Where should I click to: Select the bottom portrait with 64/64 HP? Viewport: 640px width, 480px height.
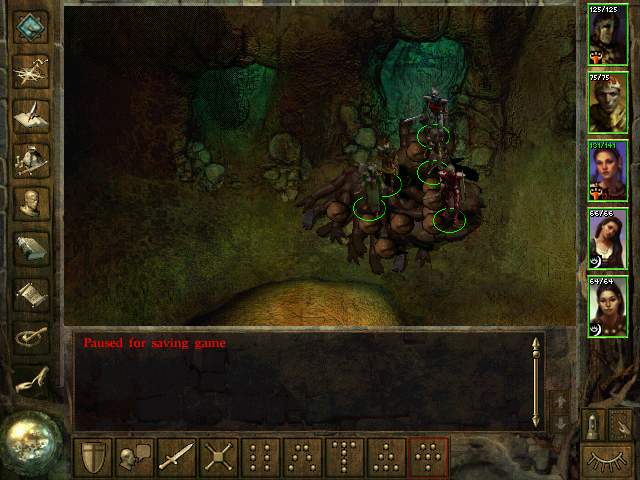(608, 307)
